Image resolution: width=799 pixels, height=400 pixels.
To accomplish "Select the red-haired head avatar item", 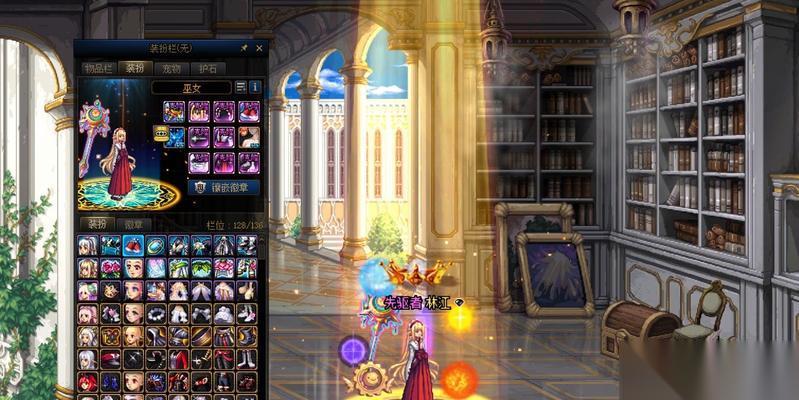I will [x=88, y=381].
